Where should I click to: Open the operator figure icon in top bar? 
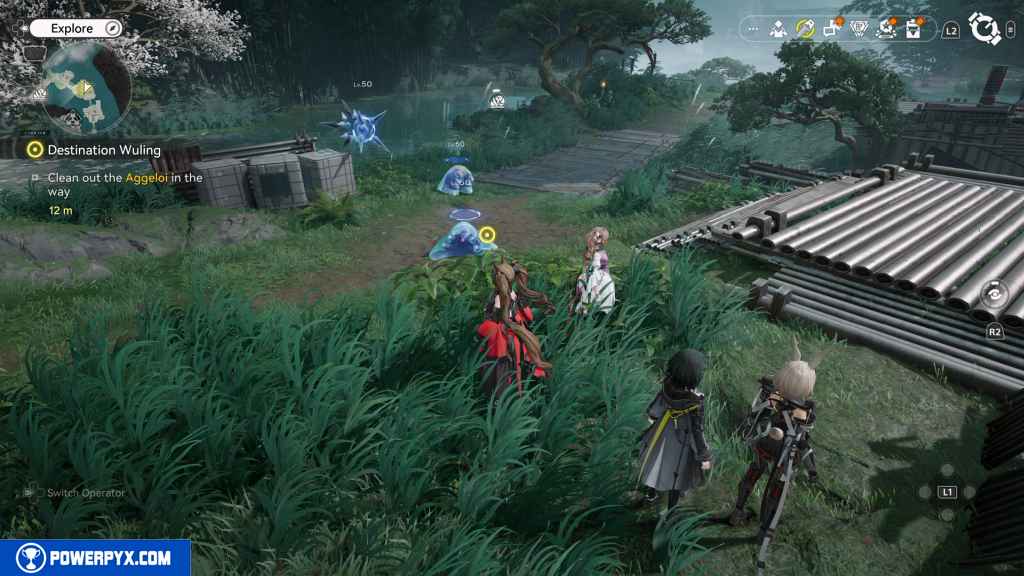pos(778,30)
